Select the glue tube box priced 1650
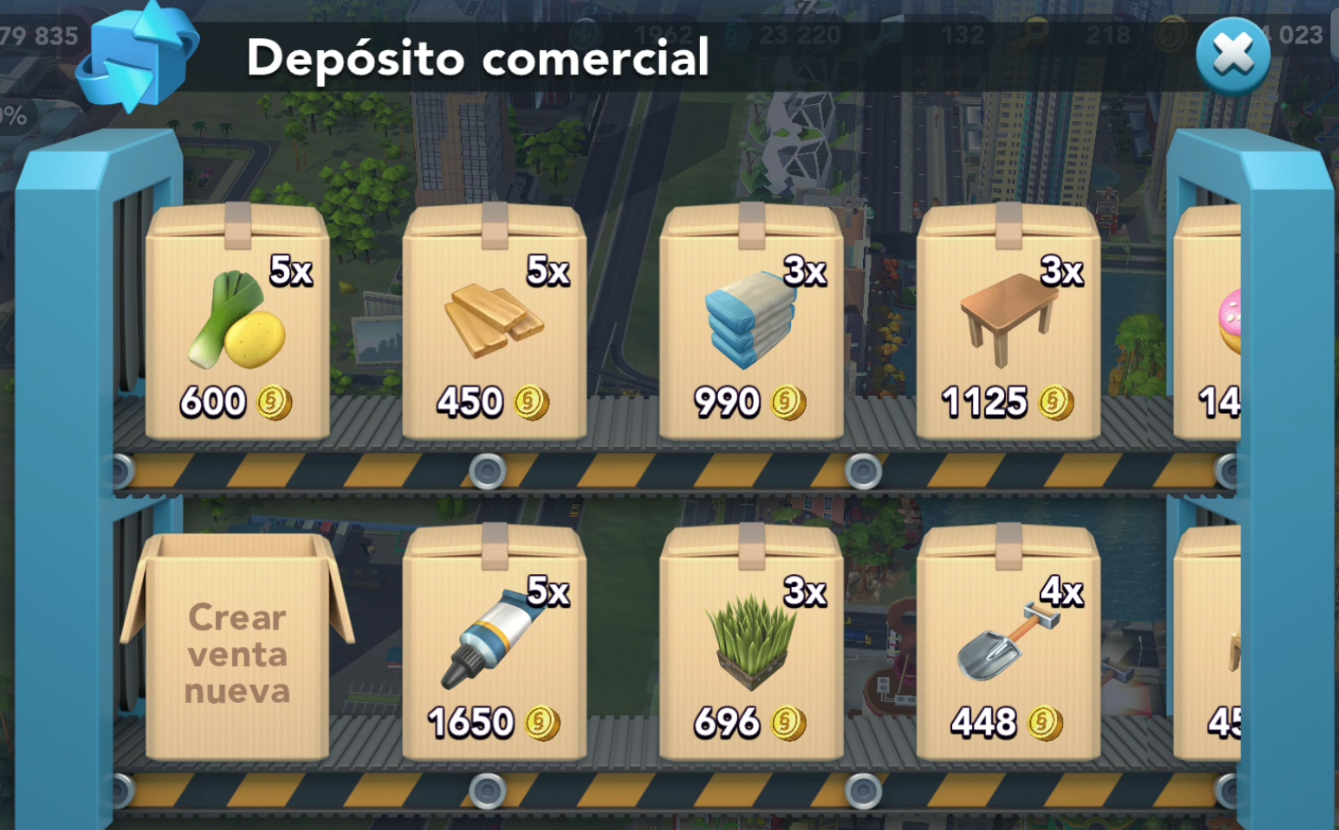 point(494,645)
